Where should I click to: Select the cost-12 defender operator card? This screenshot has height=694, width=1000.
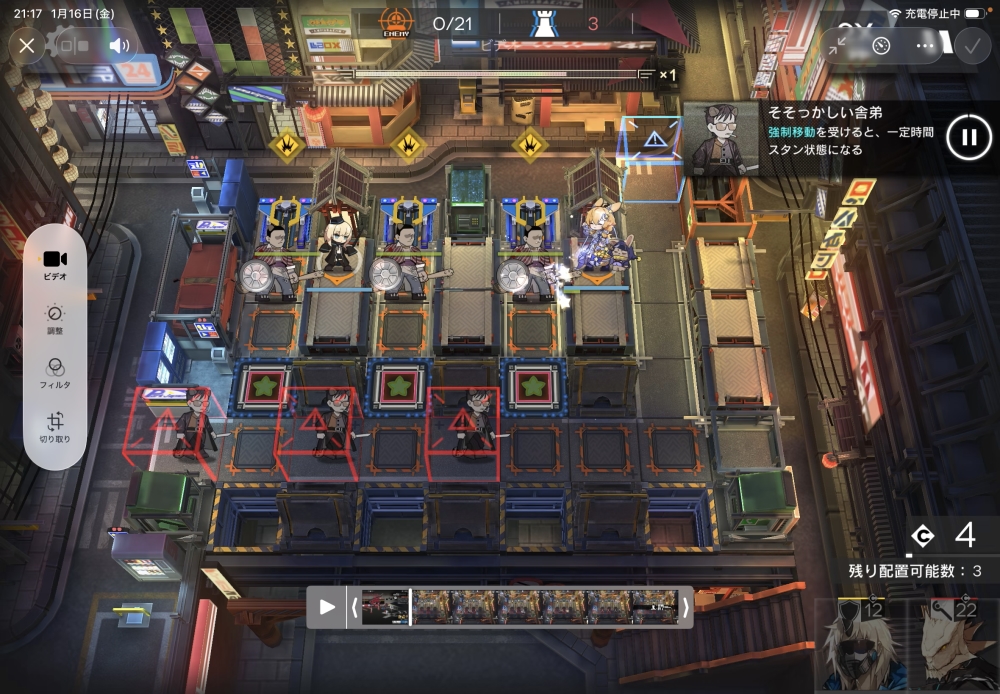coord(859,645)
